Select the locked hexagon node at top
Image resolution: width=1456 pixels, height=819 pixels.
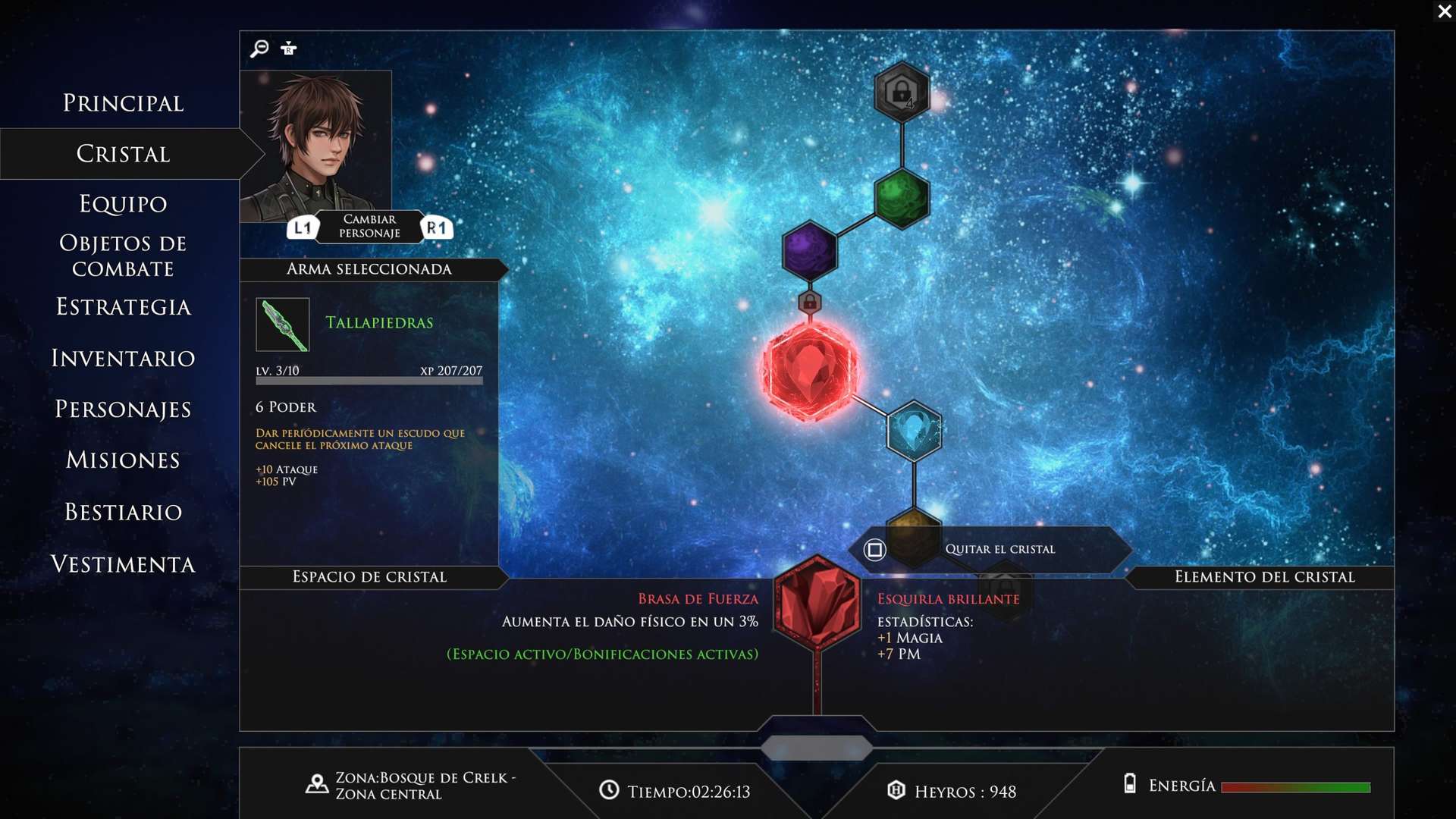point(902,92)
